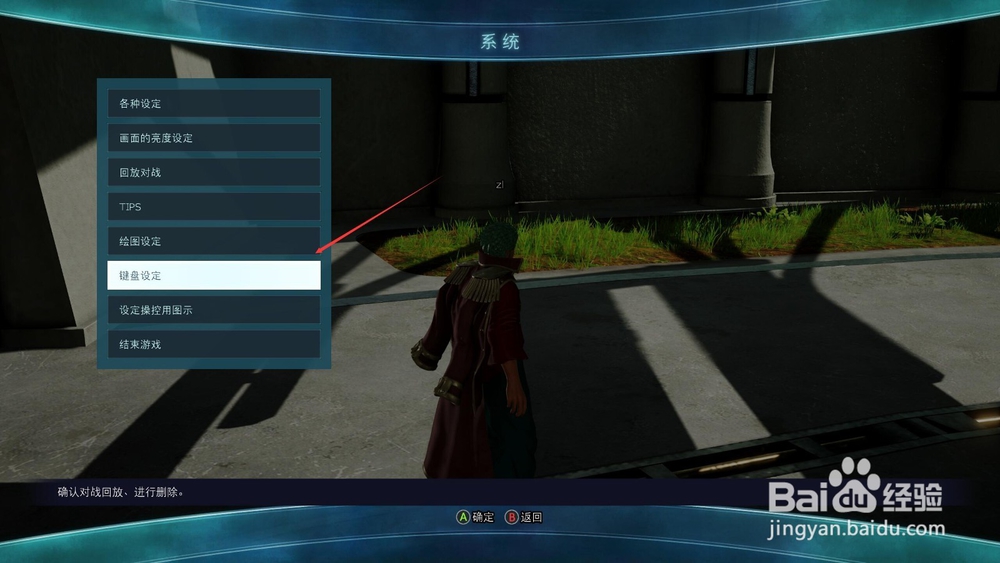The height and width of the screenshot is (563, 1000).
Task: Click 结束游戏 to quit the game
Action: [x=213, y=344]
